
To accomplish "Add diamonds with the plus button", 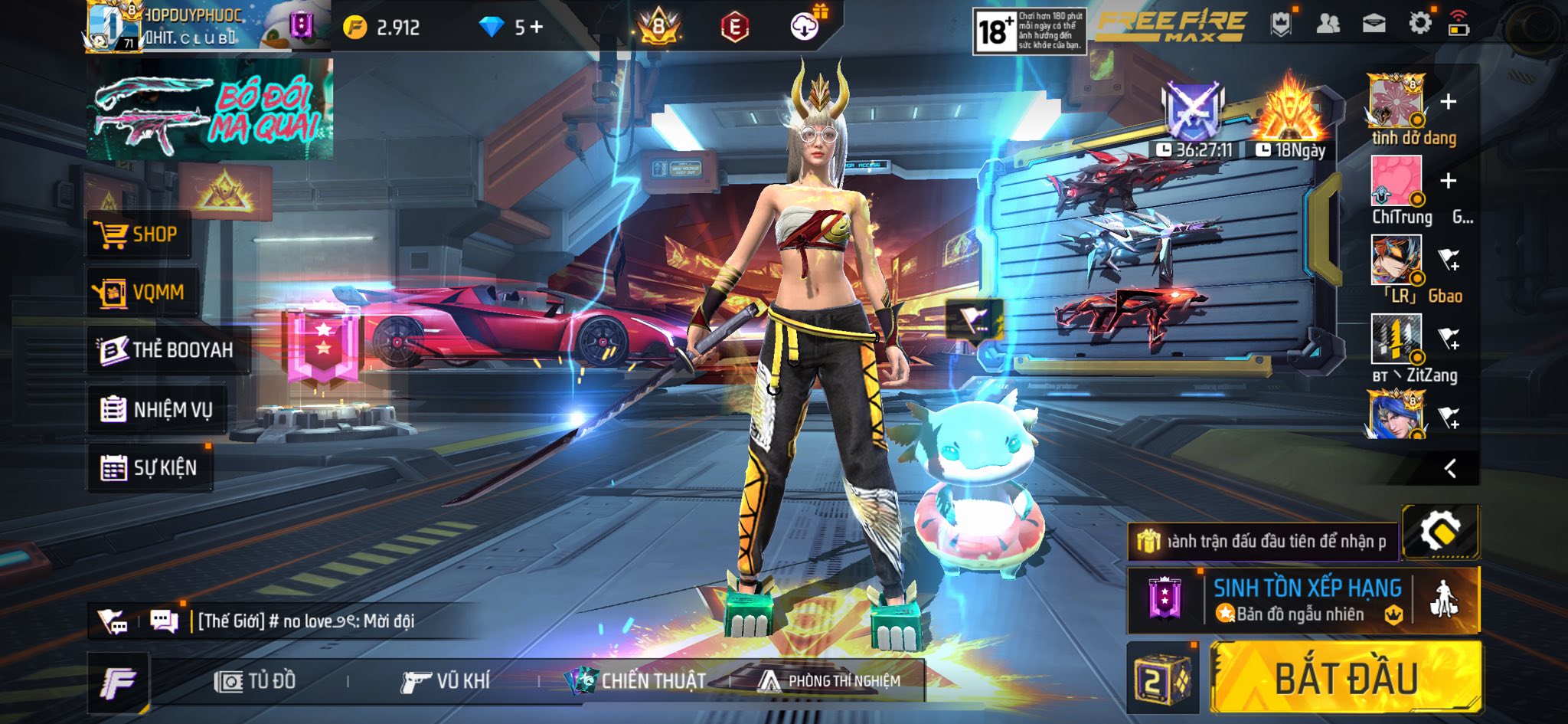I will (x=537, y=28).
